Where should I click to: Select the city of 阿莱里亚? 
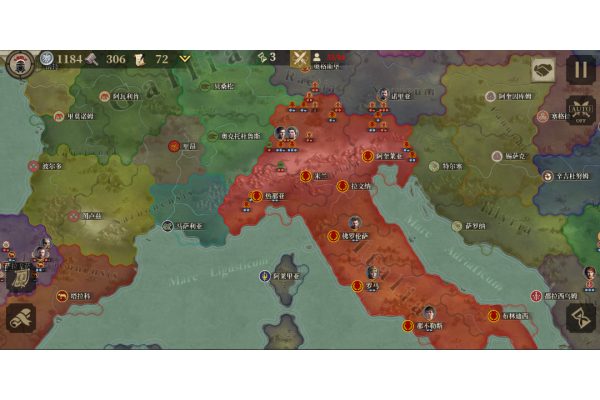265,275
